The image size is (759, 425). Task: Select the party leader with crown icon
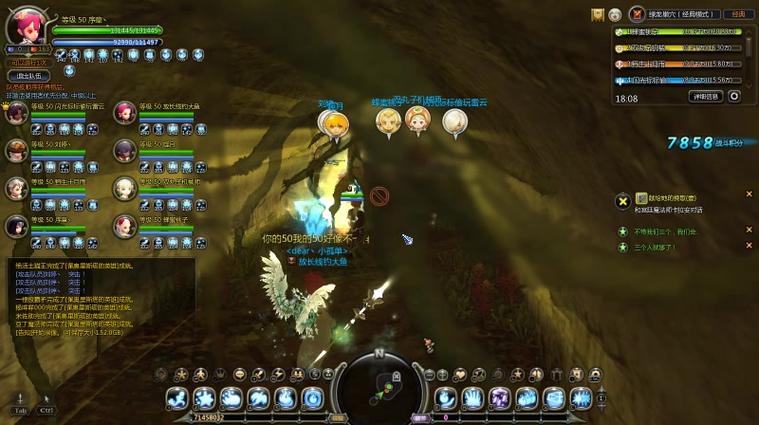click(x=16, y=113)
